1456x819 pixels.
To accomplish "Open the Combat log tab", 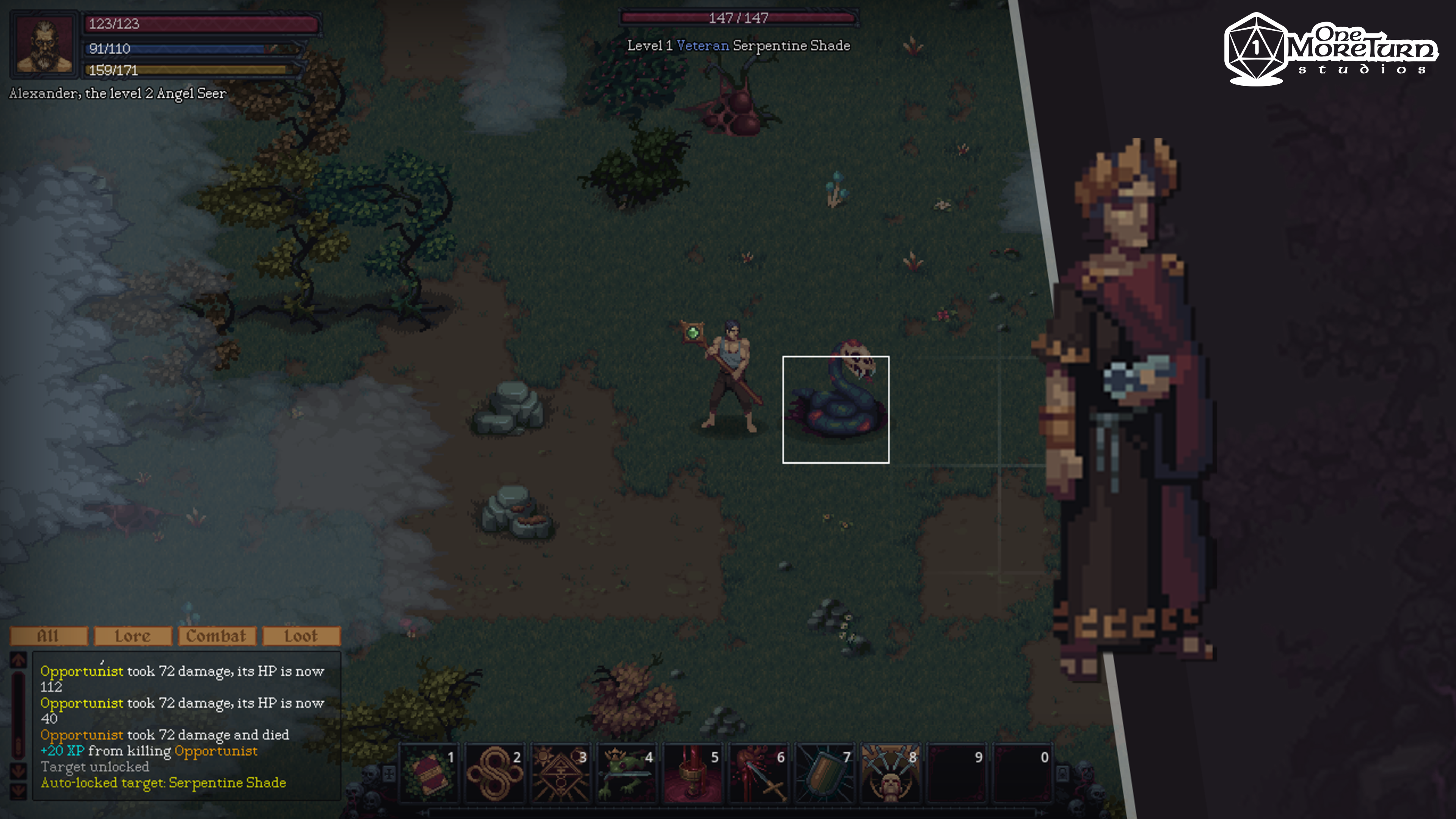I will pos(217,636).
